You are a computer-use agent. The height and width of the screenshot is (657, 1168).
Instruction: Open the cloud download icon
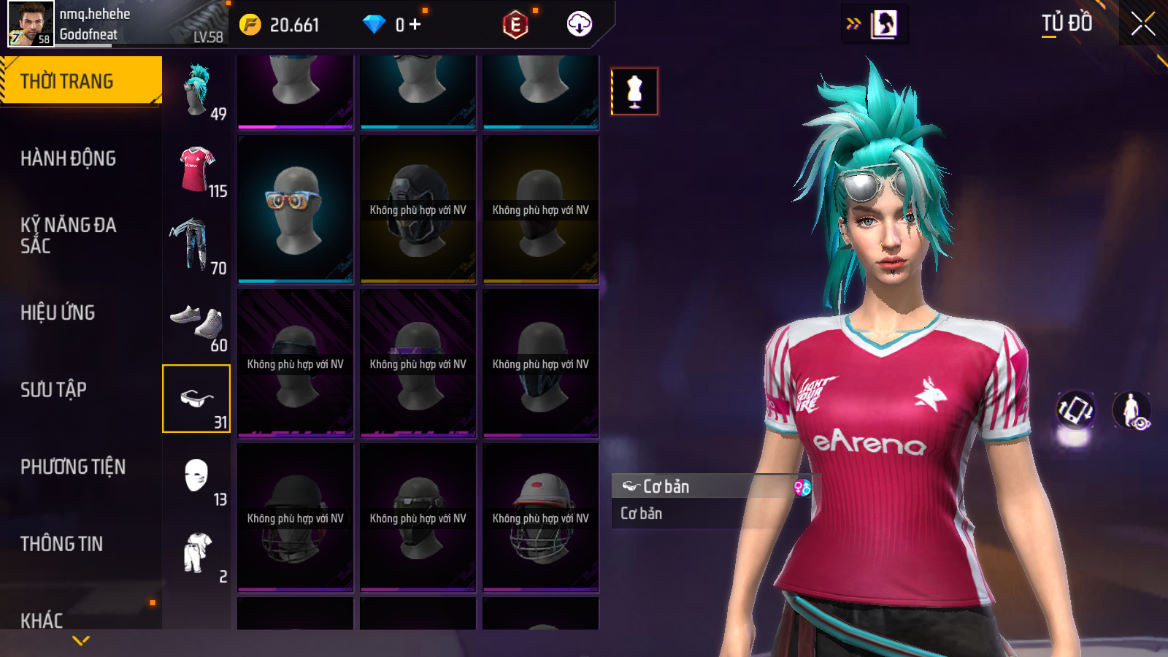click(579, 25)
